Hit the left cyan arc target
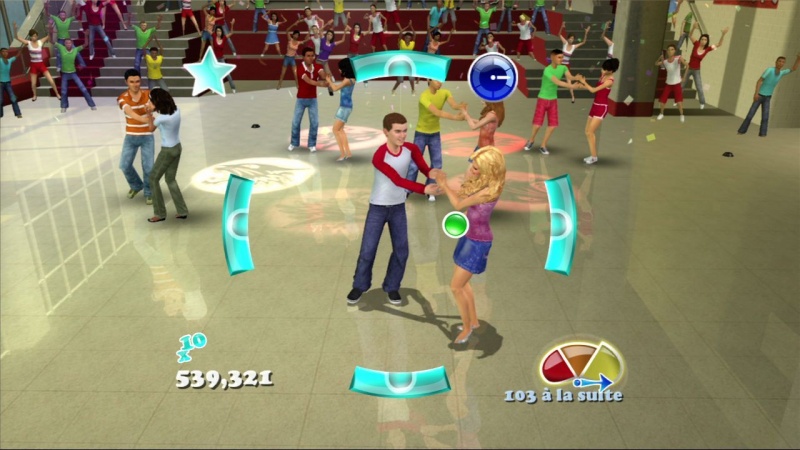Viewport: 800px width, 450px height. click(237, 224)
